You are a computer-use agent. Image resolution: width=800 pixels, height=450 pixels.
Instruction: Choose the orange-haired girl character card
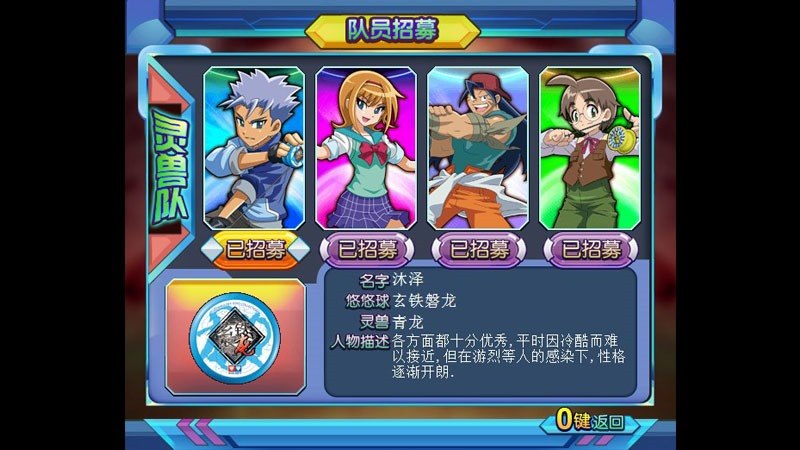click(x=366, y=148)
